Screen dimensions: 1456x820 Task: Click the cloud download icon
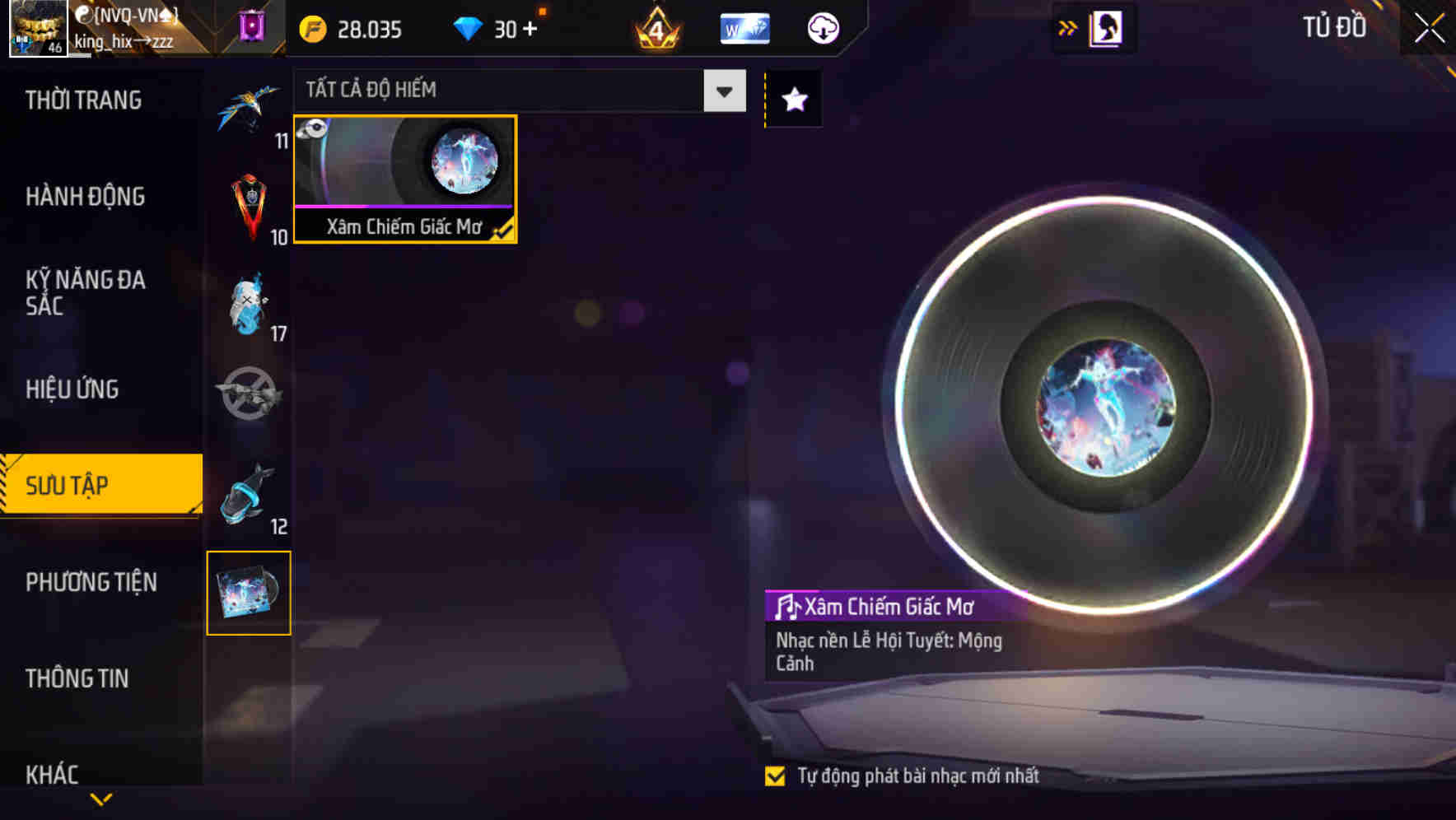[823, 27]
